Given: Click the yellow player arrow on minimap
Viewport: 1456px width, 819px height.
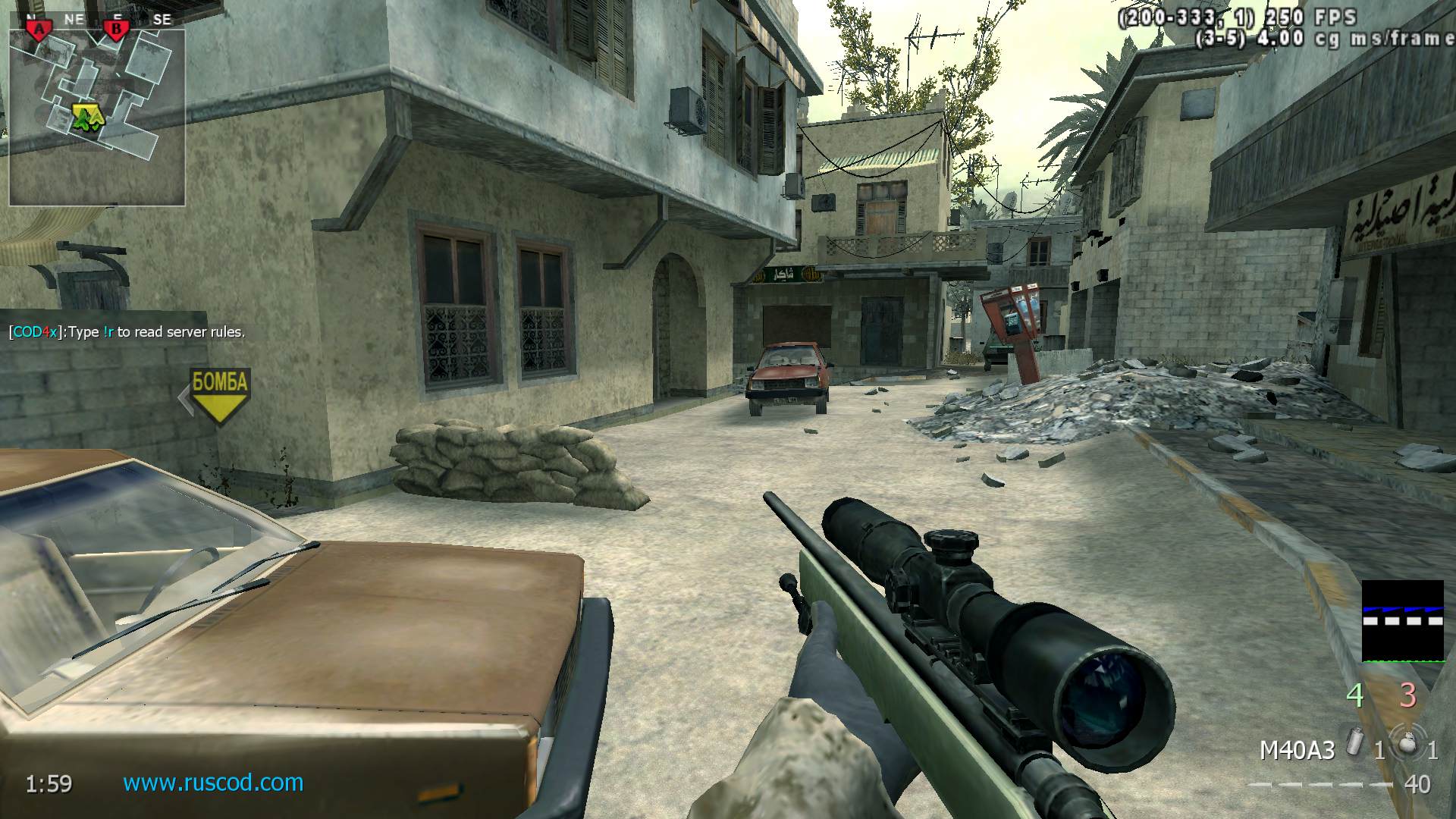Looking at the screenshot, I should [87, 118].
